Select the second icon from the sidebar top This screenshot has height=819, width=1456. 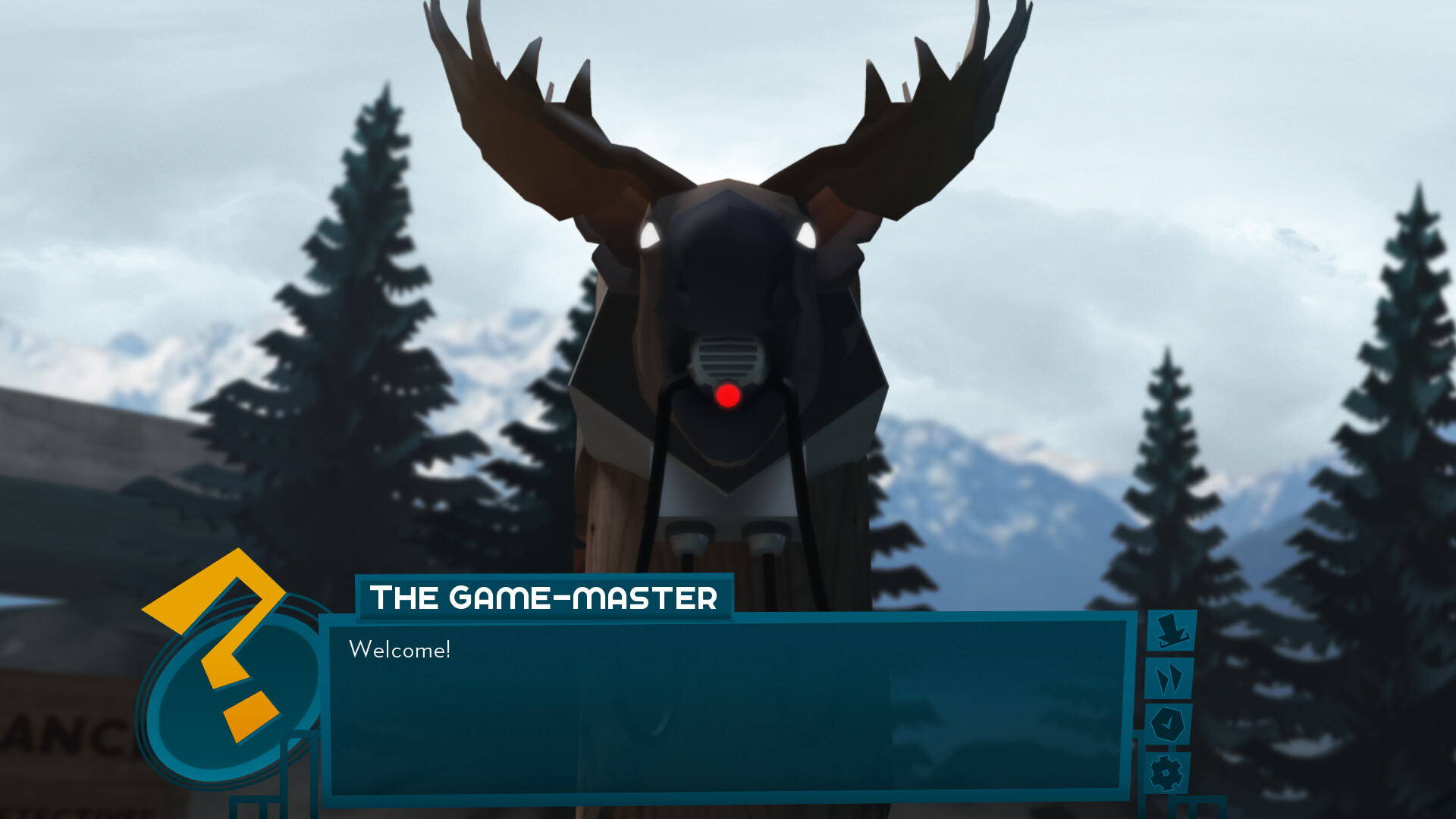point(1170,679)
